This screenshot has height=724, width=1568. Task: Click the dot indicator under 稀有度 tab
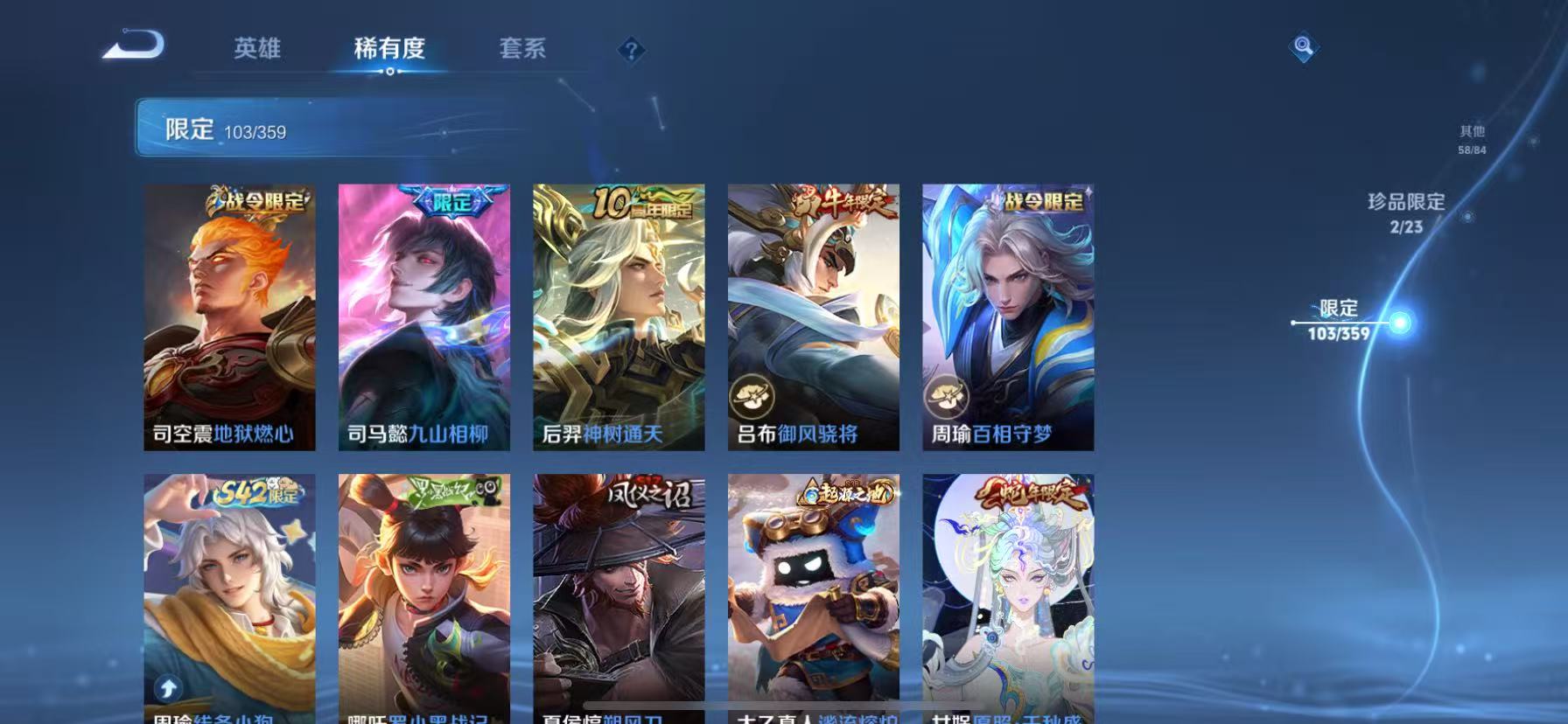coord(390,73)
